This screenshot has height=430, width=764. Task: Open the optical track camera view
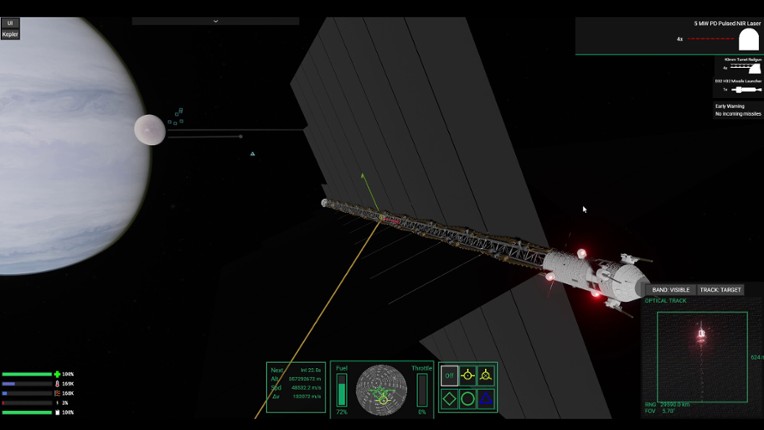[x=701, y=357]
